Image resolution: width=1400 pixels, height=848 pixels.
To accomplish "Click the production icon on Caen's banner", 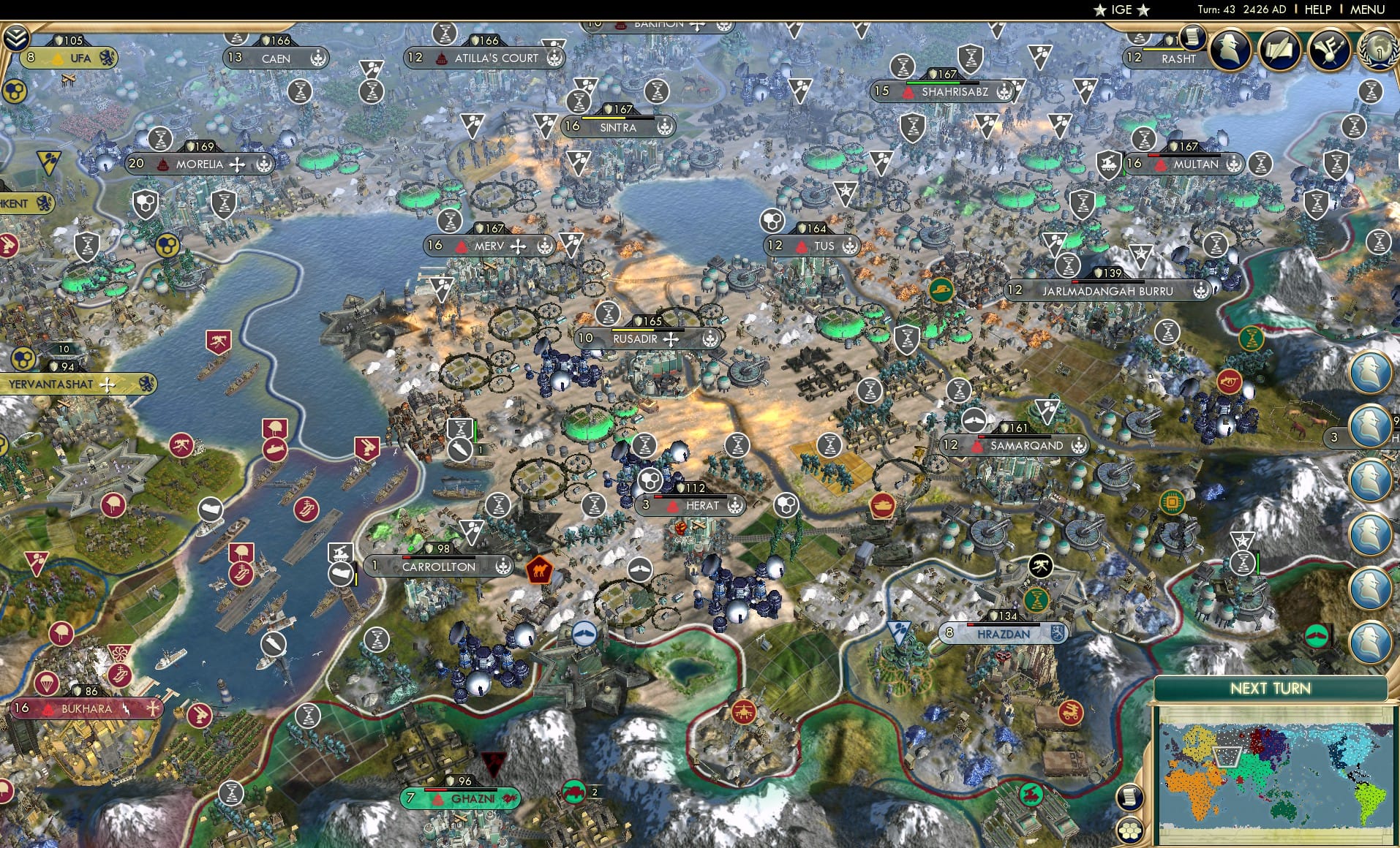I will 317,58.
